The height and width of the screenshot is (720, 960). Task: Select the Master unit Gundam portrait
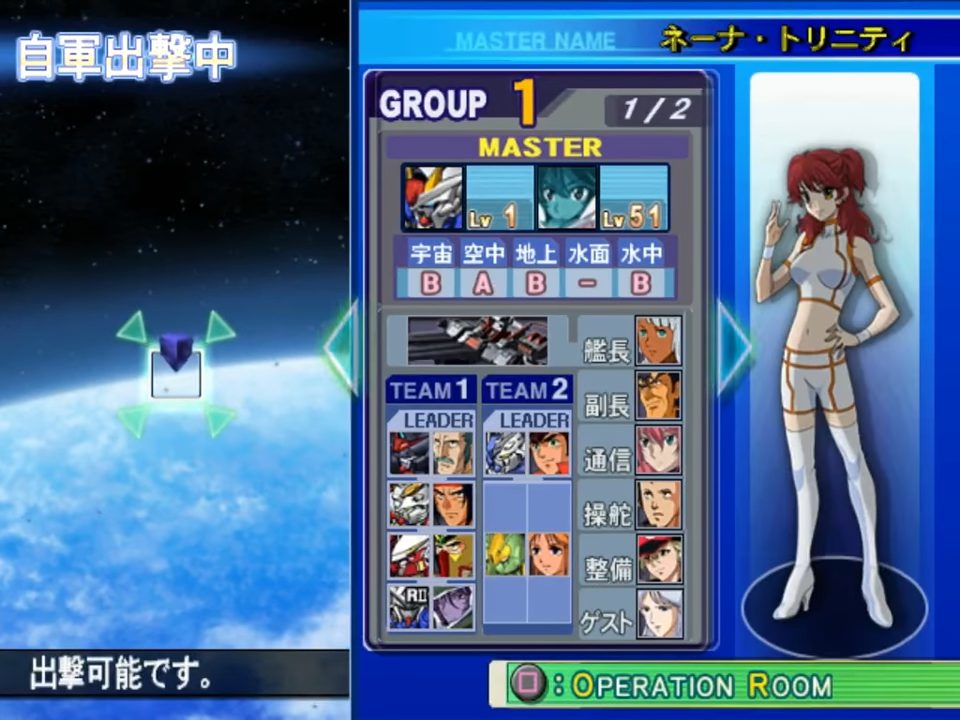[433, 197]
